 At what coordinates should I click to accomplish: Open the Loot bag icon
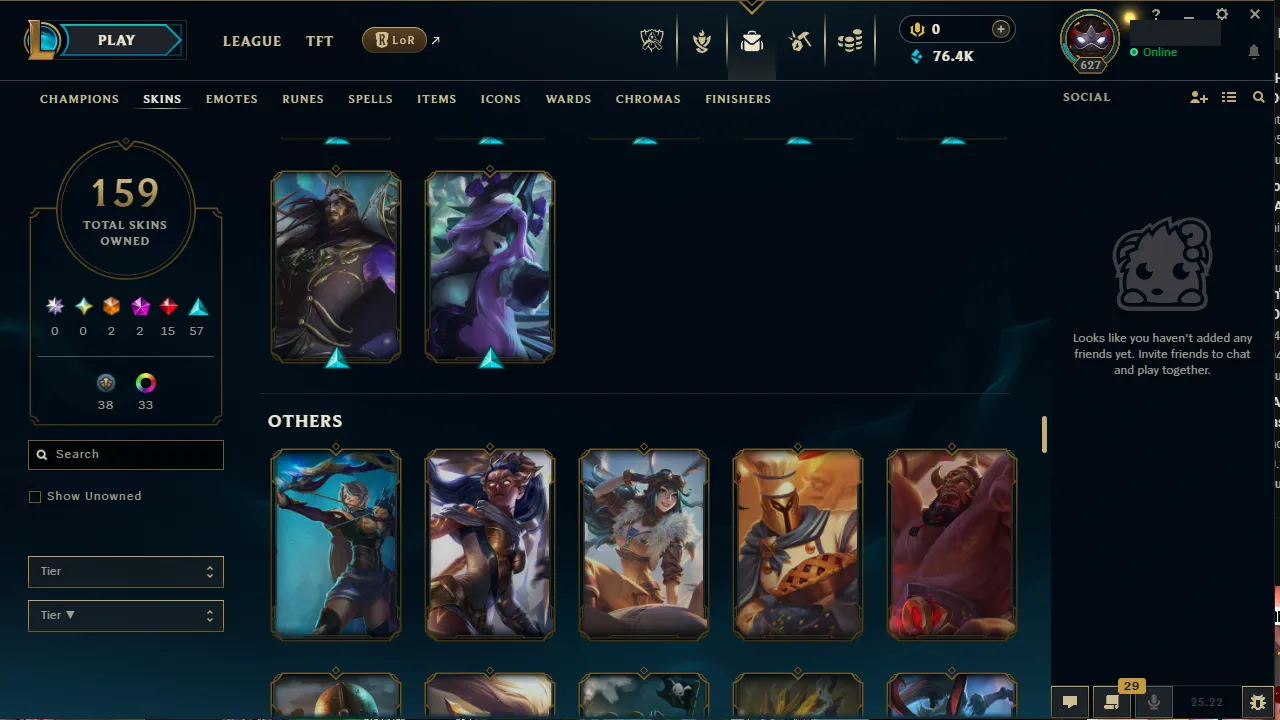752,40
